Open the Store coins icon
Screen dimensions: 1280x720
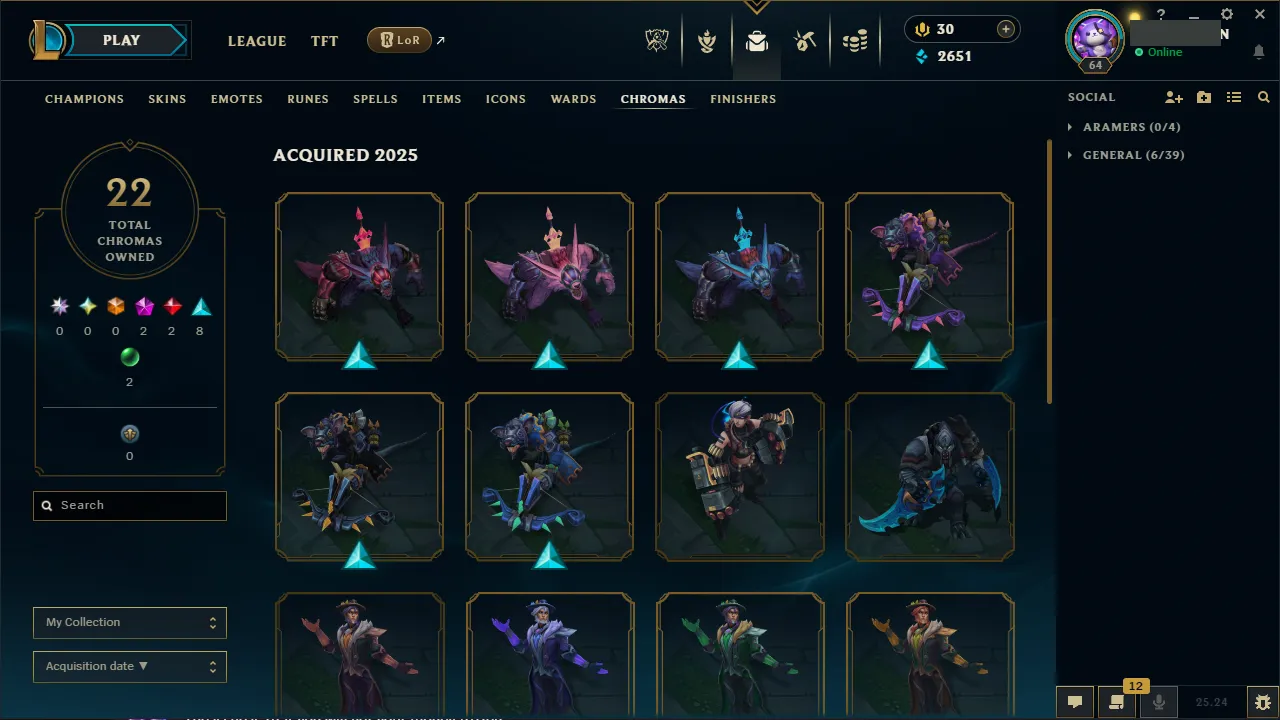click(x=855, y=41)
